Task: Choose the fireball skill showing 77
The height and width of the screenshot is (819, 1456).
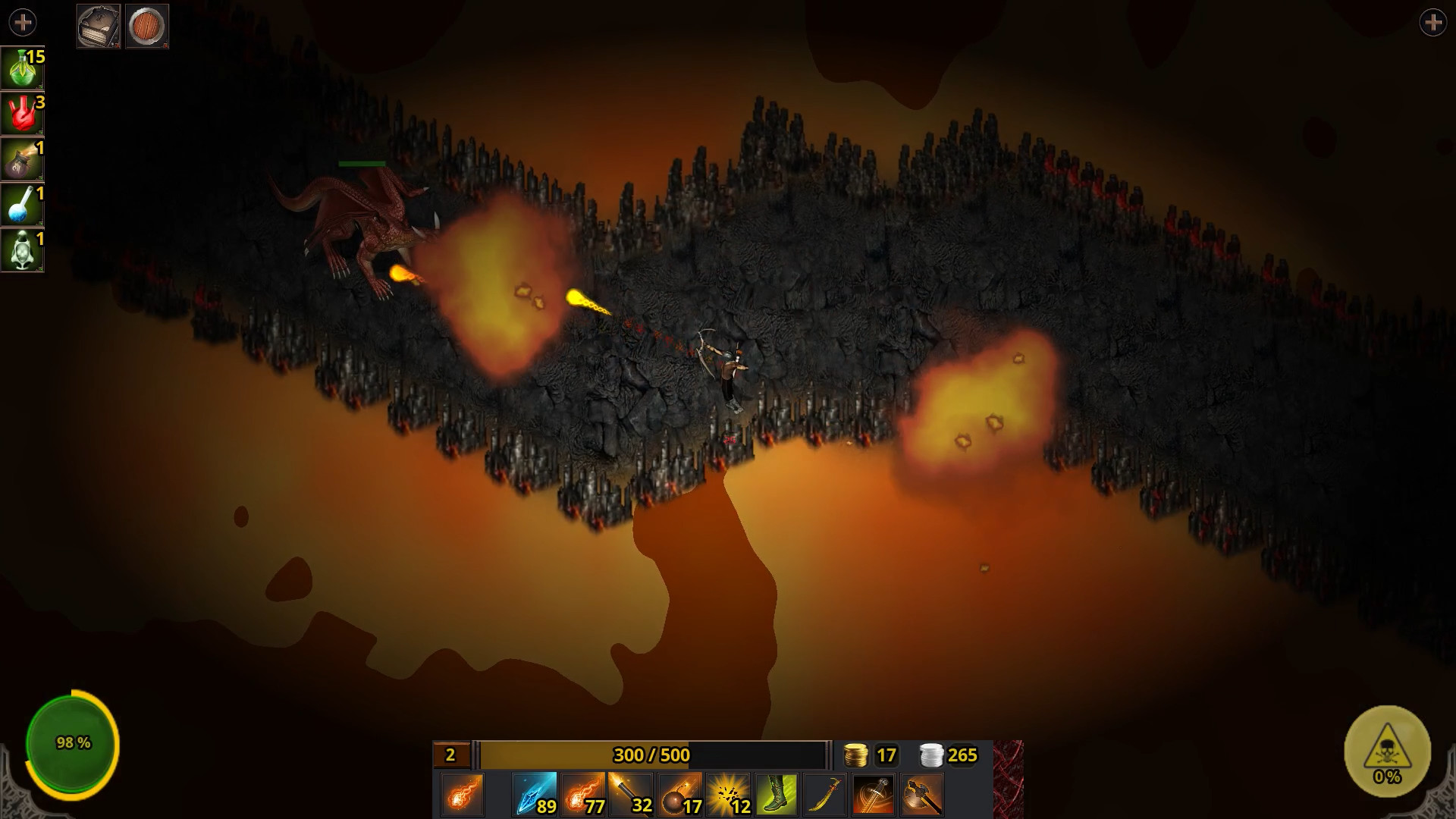Action: 583,795
